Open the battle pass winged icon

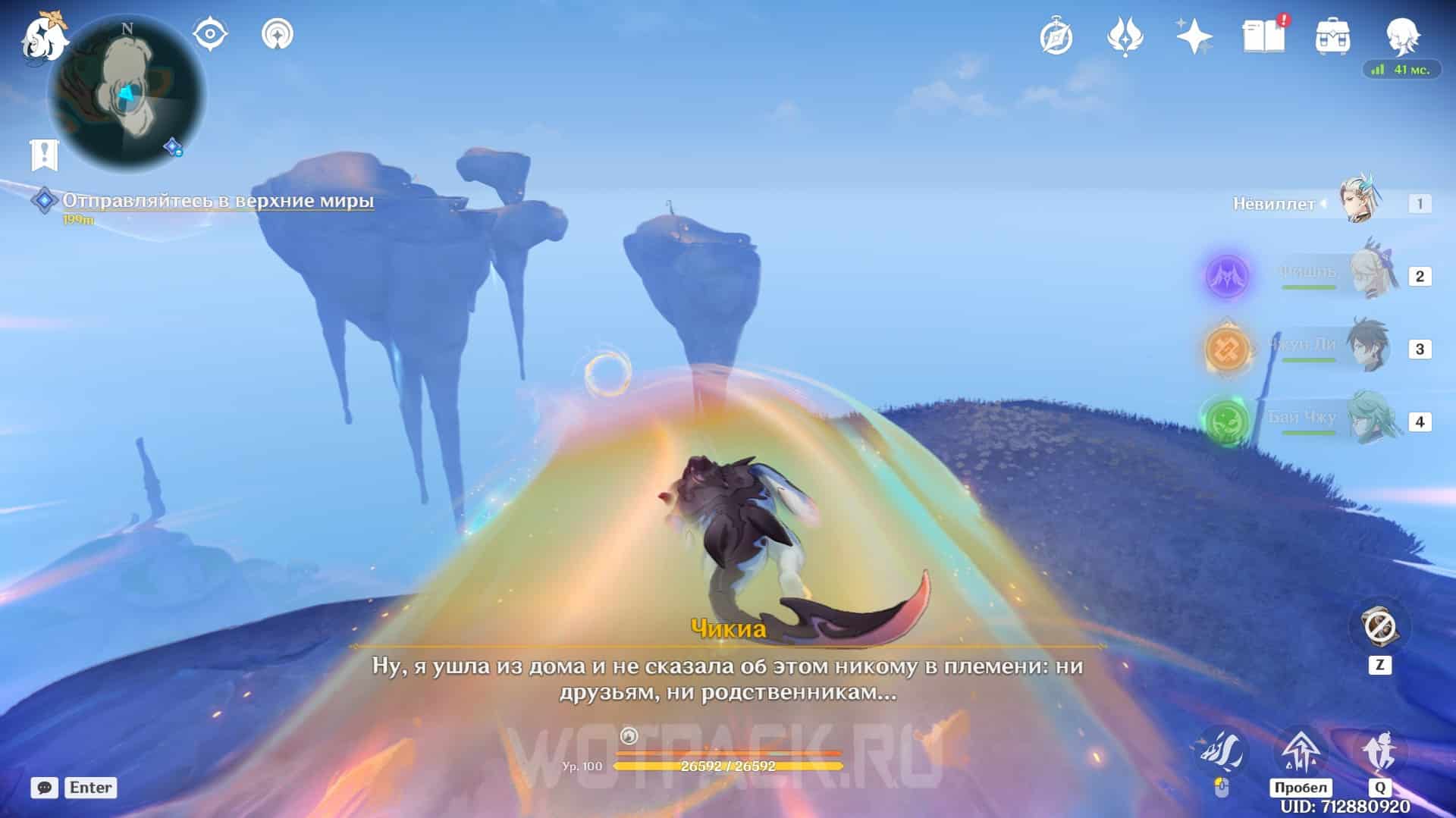tap(1125, 36)
